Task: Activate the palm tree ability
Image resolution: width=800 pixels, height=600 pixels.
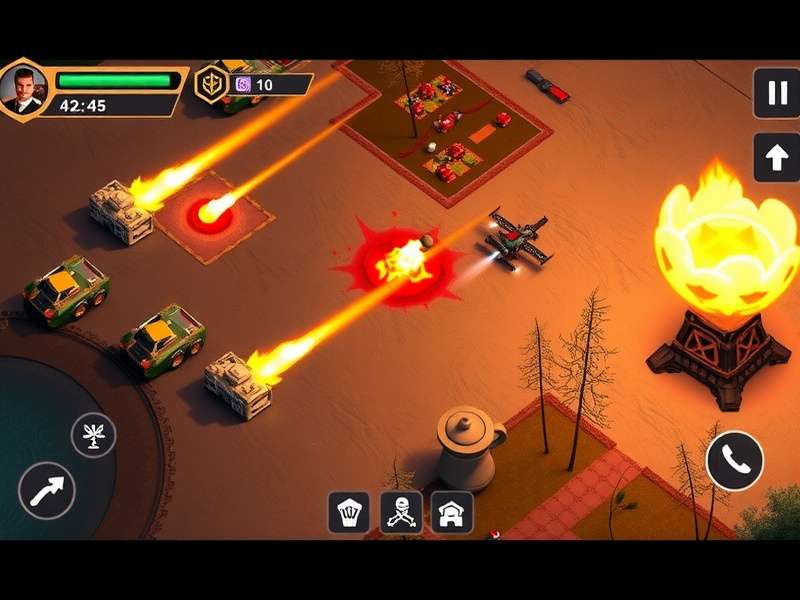Action: point(93,435)
